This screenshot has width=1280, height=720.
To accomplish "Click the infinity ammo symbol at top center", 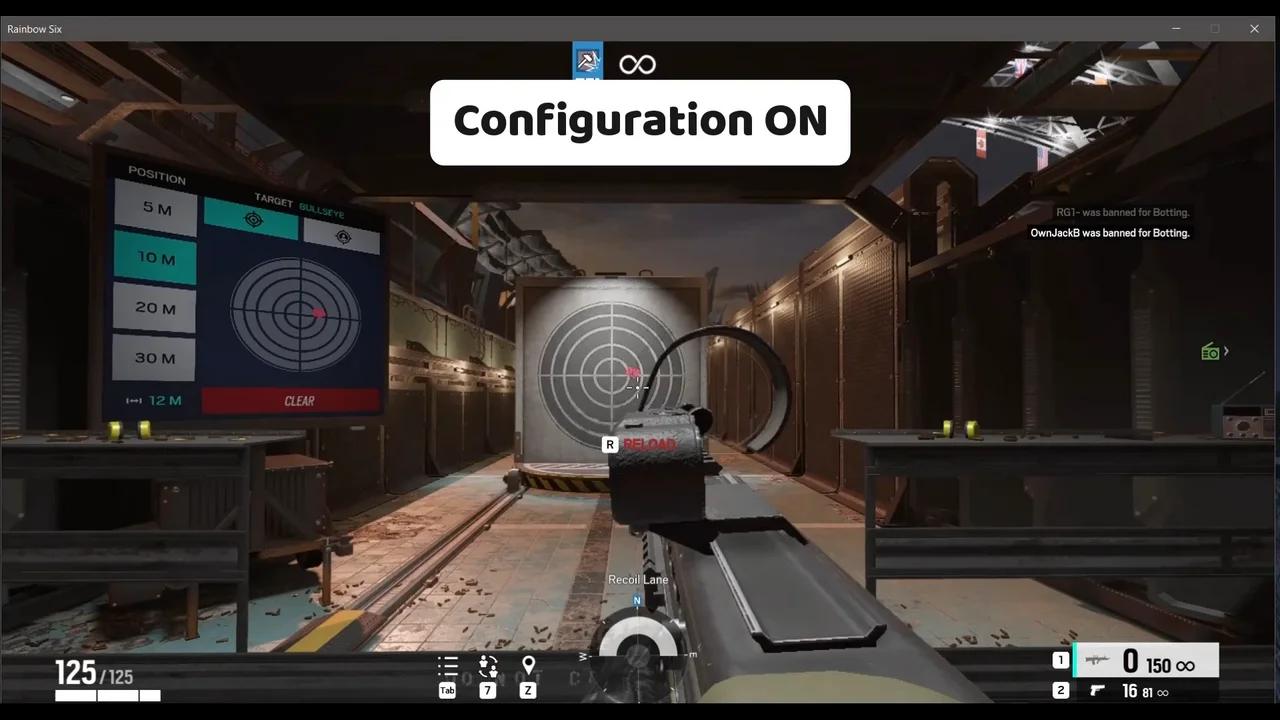I will [637, 63].
